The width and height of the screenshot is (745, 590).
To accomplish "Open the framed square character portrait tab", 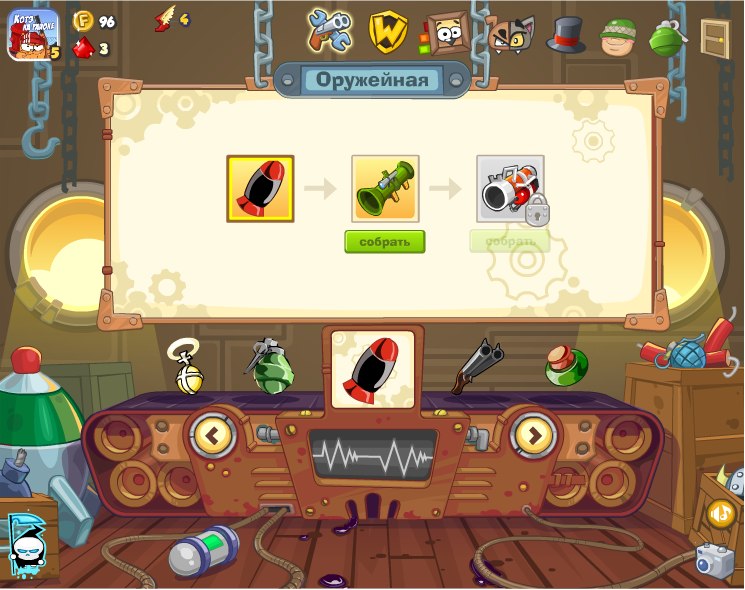I will 443,34.
